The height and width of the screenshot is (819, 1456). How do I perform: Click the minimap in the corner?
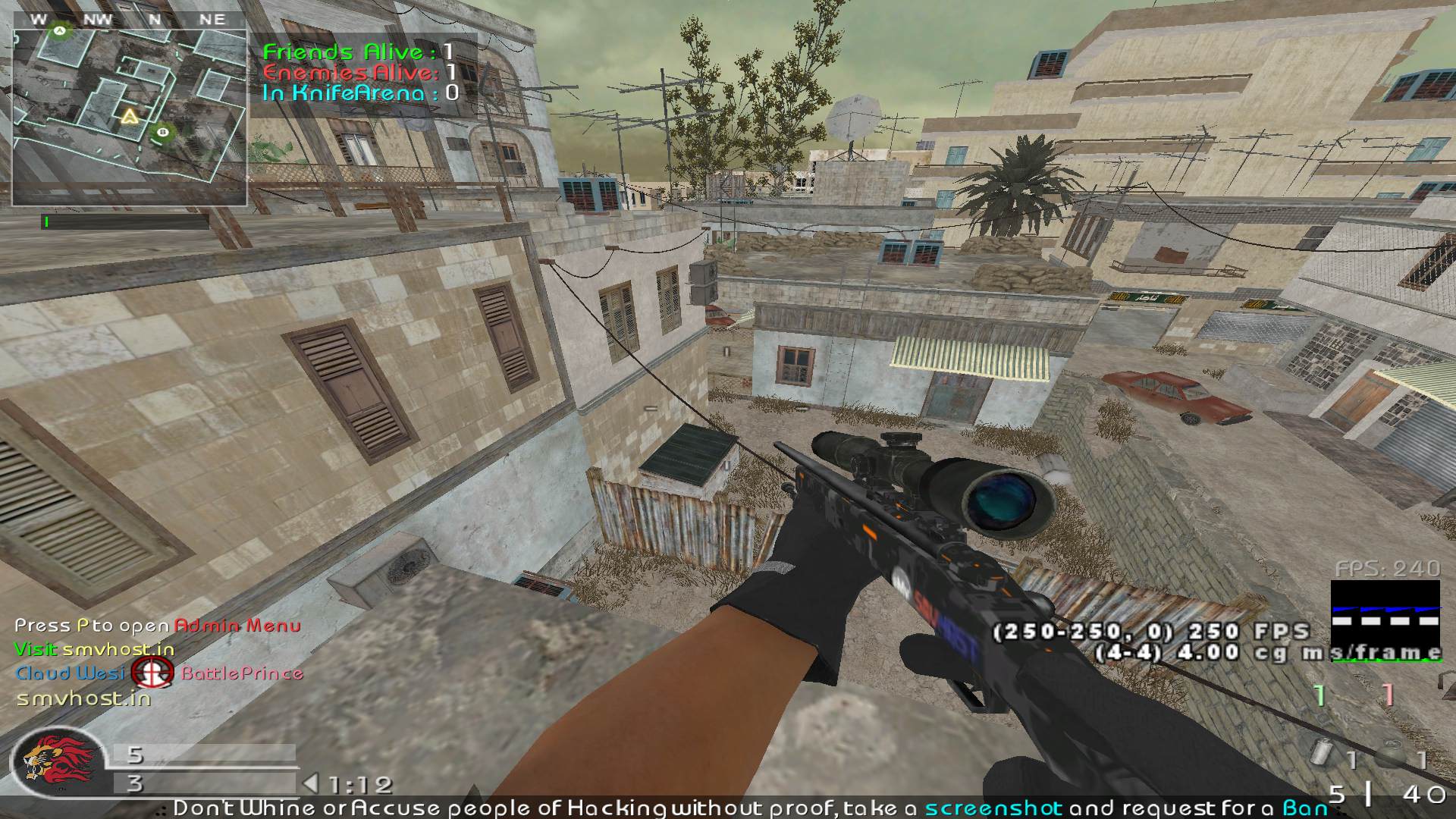pyautogui.click(x=129, y=118)
